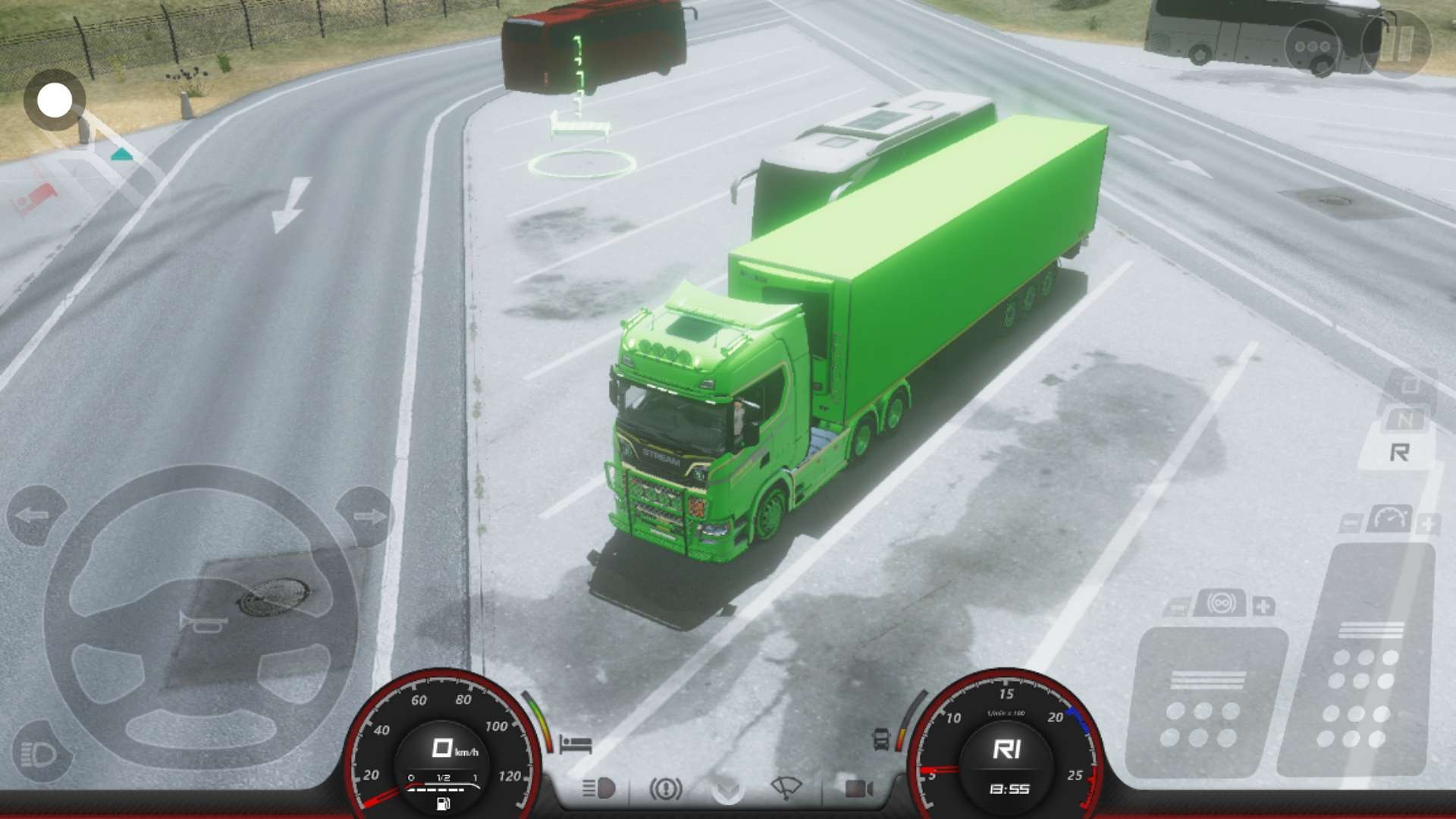
Task: Decrease cruise control speed with minus
Action: (1351, 523)
